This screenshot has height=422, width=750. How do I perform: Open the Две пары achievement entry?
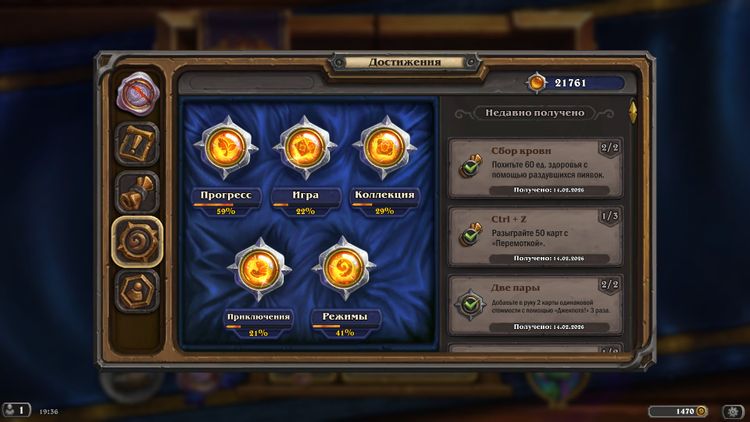[x=535, y=305]
